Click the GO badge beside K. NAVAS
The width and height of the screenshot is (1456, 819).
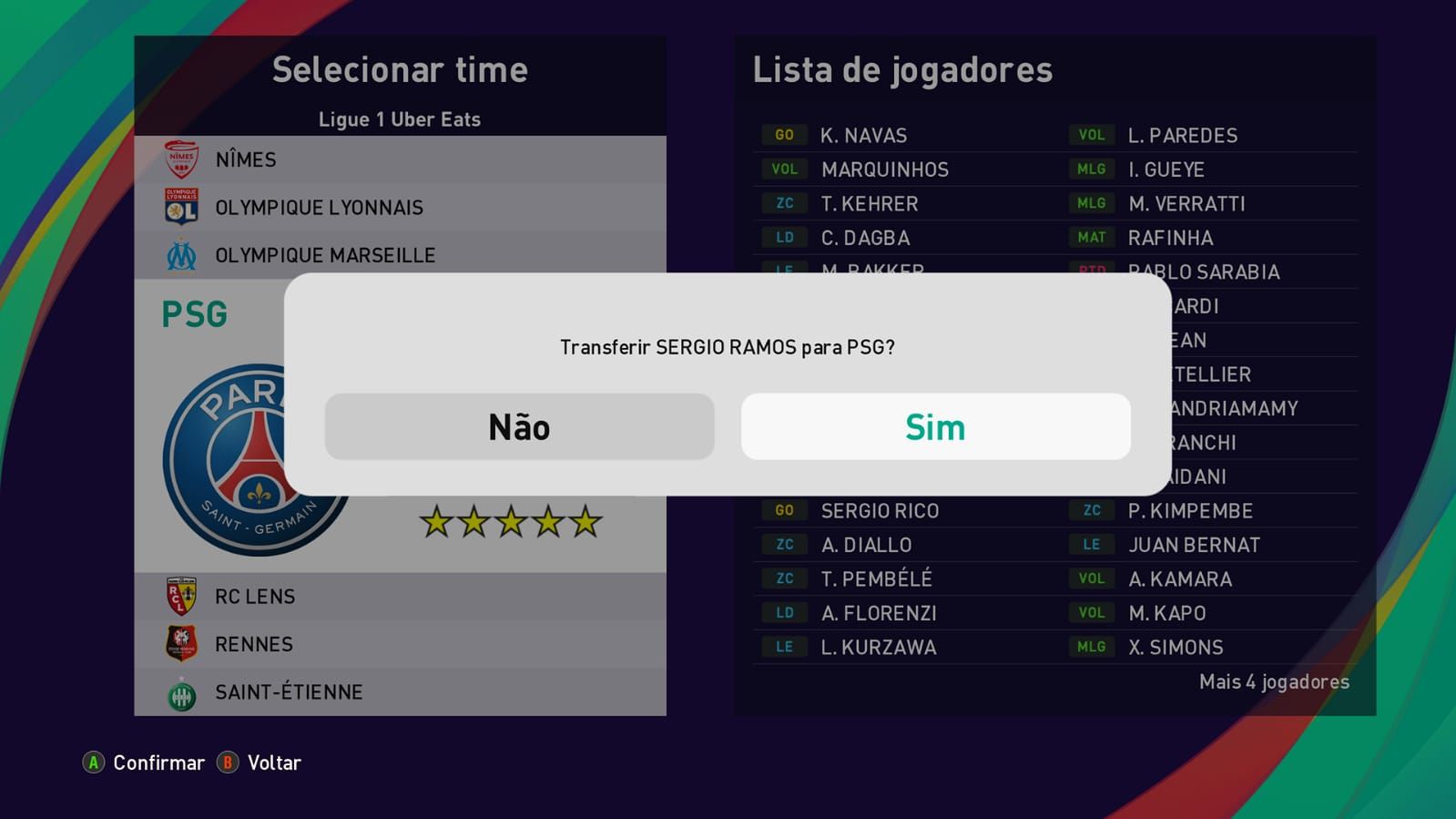[783, 134]
